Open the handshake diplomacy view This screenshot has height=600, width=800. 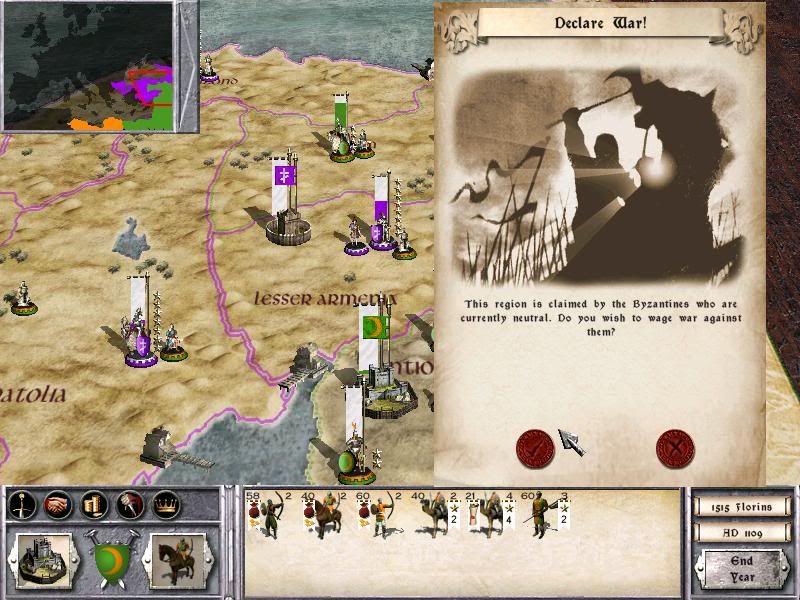[x=58, y=505]
